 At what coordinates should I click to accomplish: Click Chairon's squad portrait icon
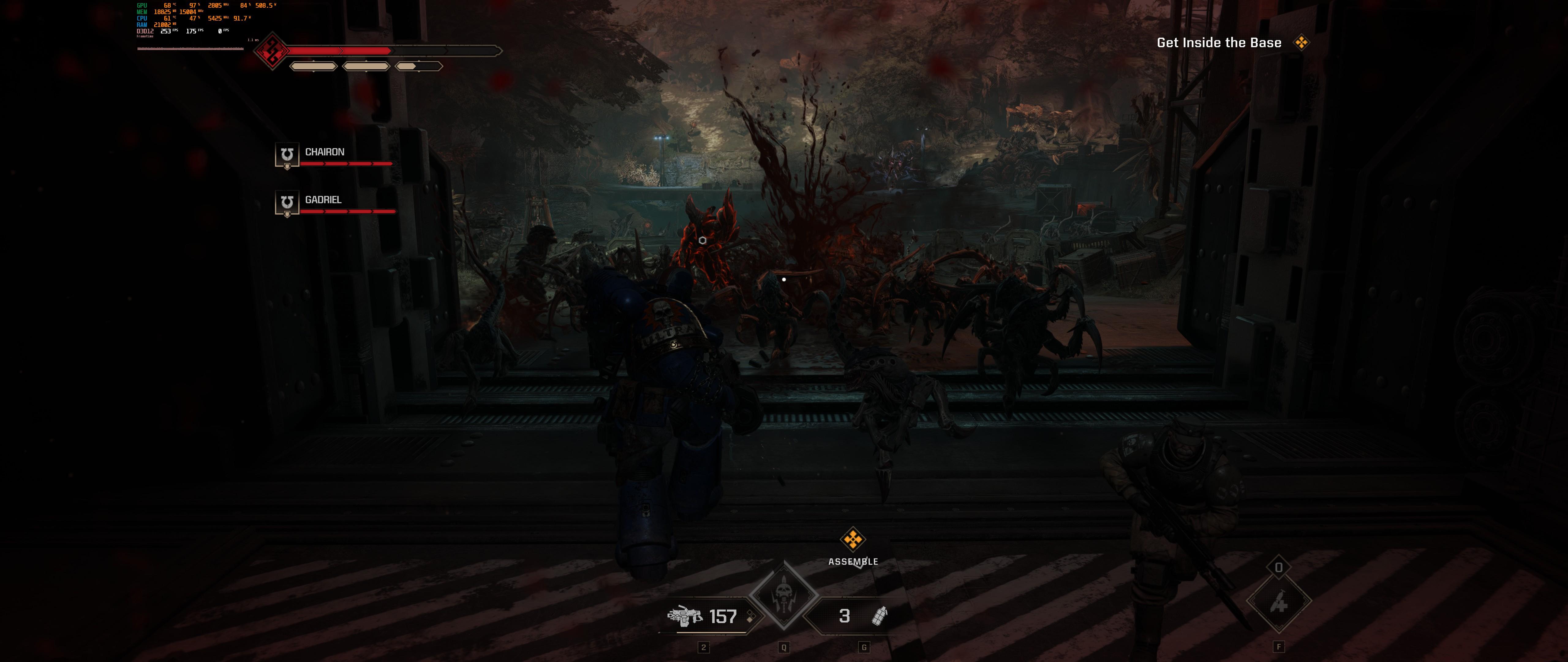coord(287,155)
